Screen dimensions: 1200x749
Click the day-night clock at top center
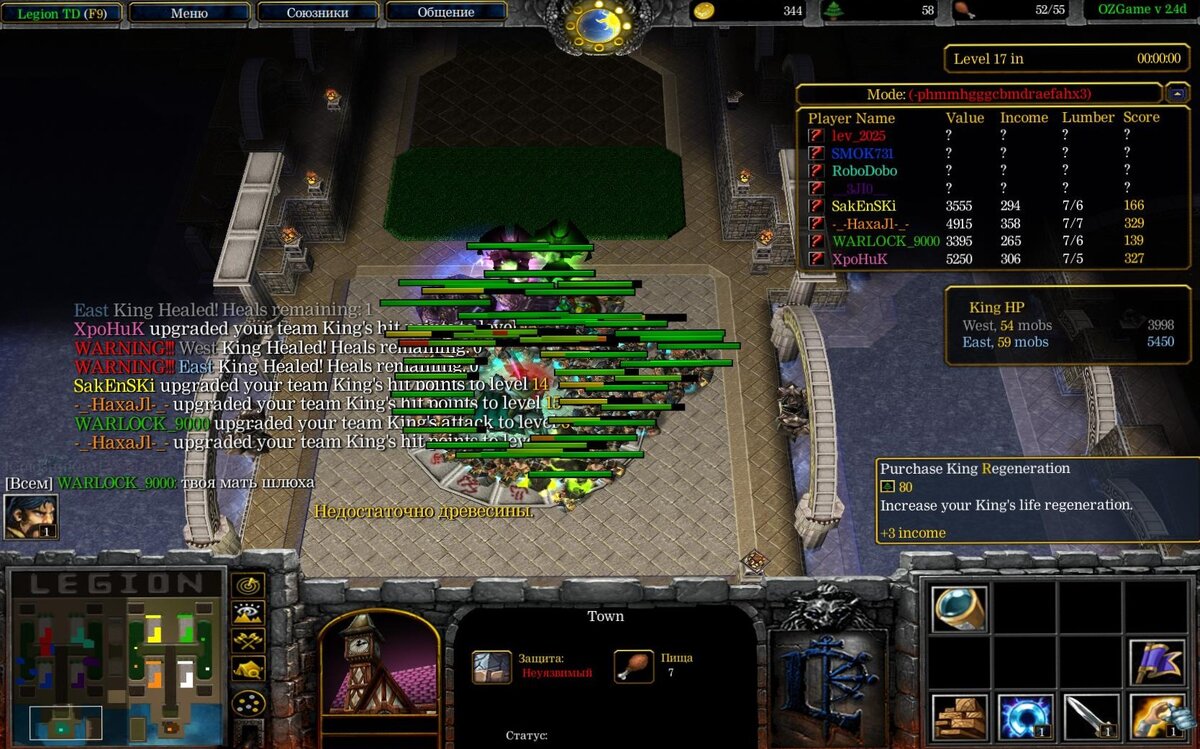(598, 24)
